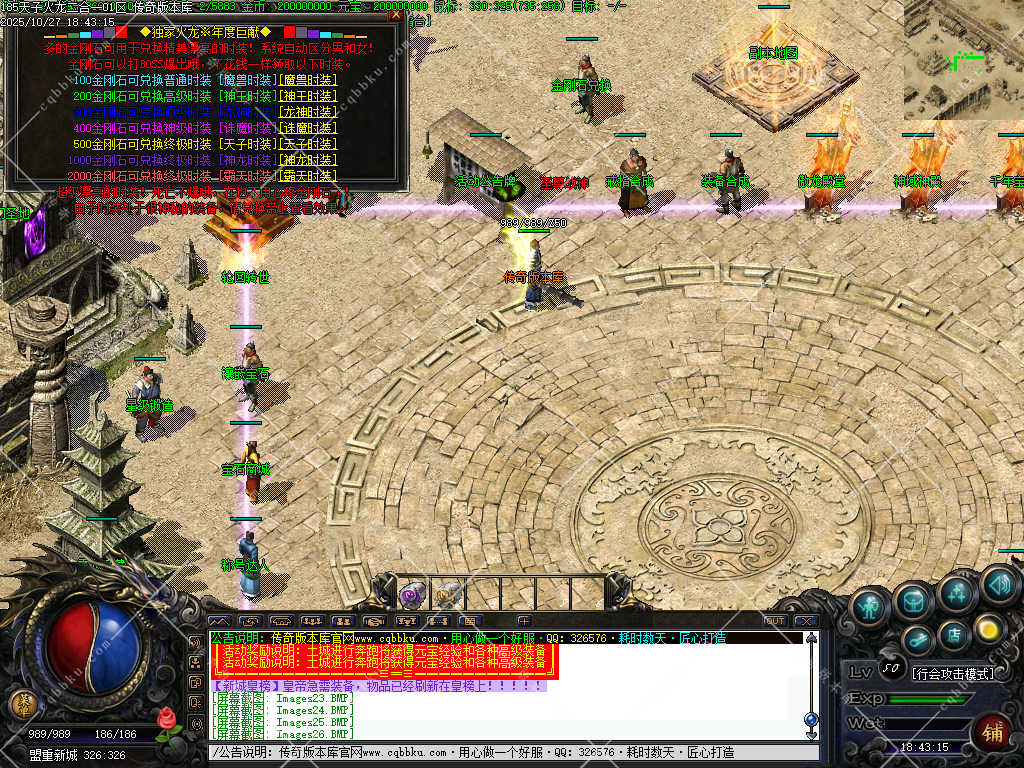Open the minimap in the corner

coord(963,59)
